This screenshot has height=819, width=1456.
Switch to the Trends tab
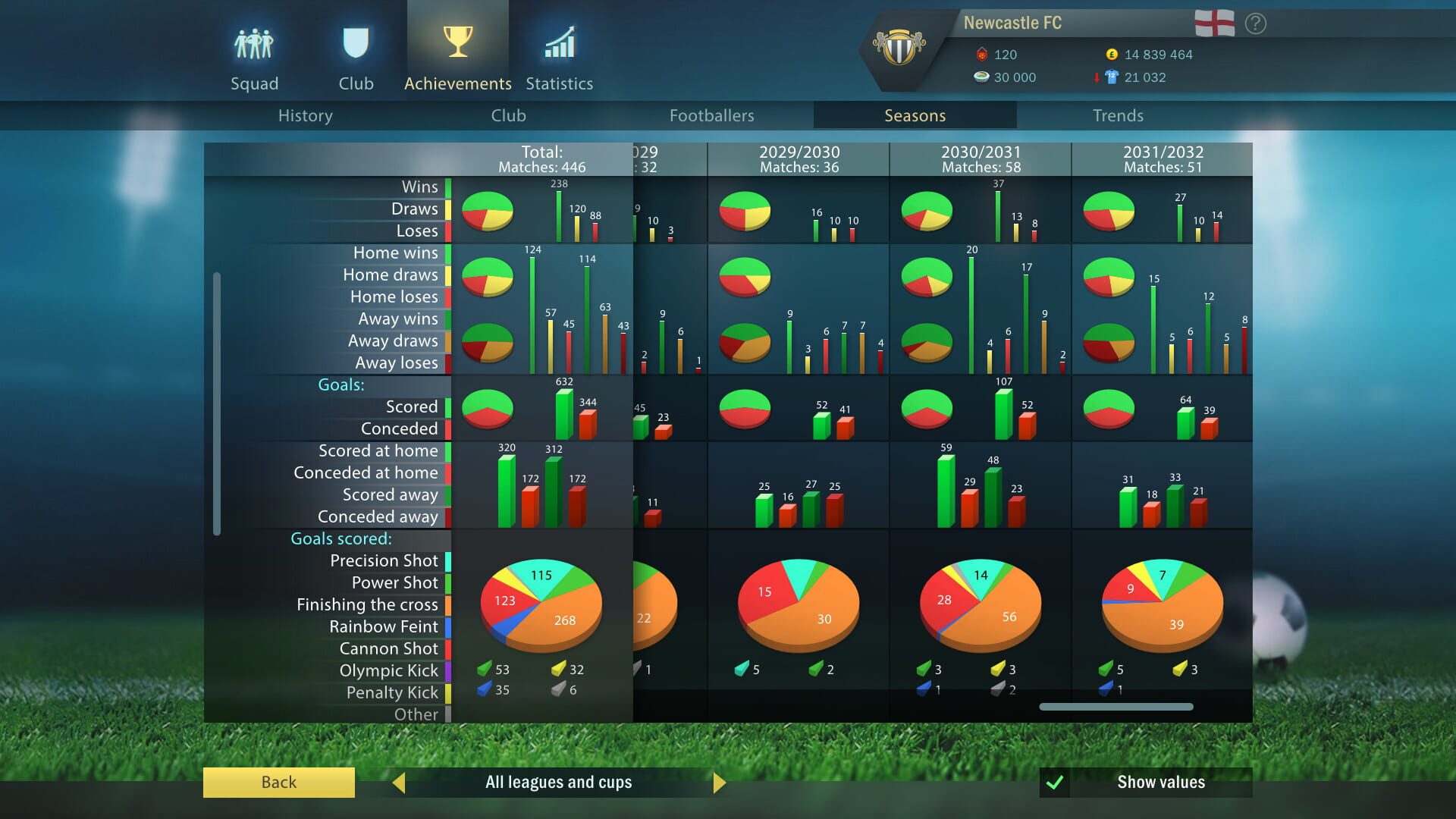(x=1118, y=115)
